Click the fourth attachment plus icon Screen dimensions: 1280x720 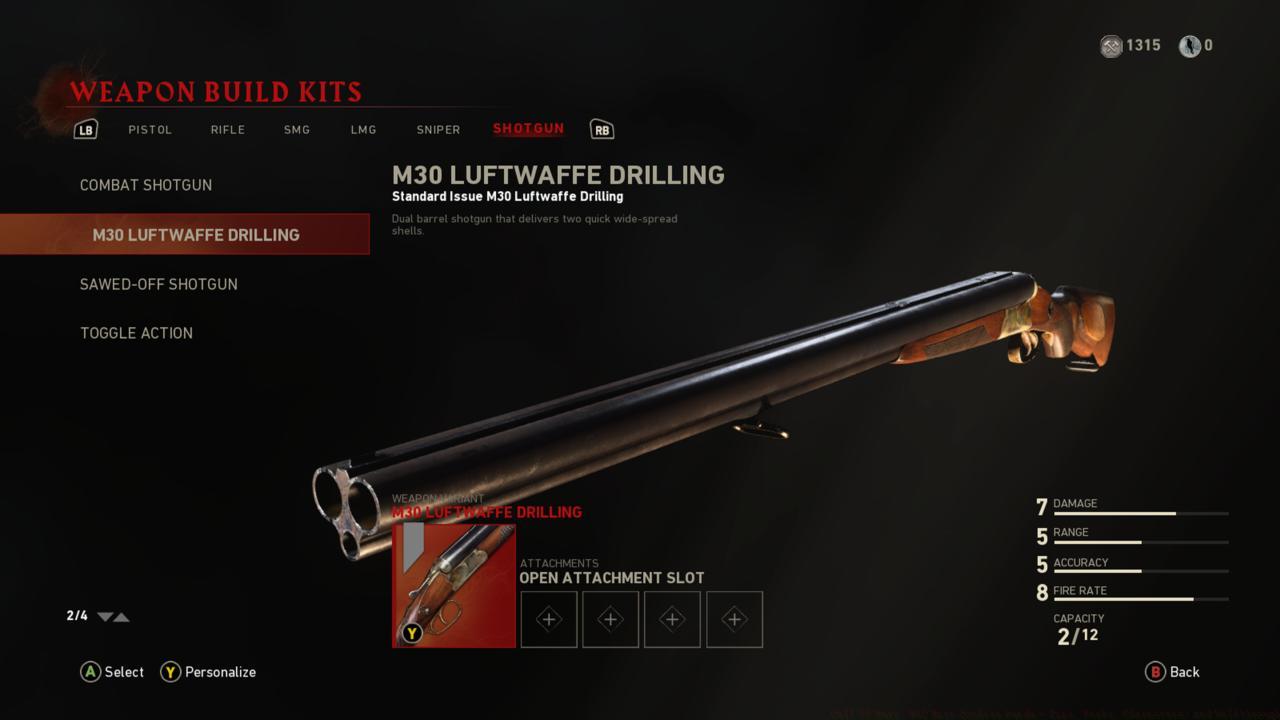pos(734,619)
